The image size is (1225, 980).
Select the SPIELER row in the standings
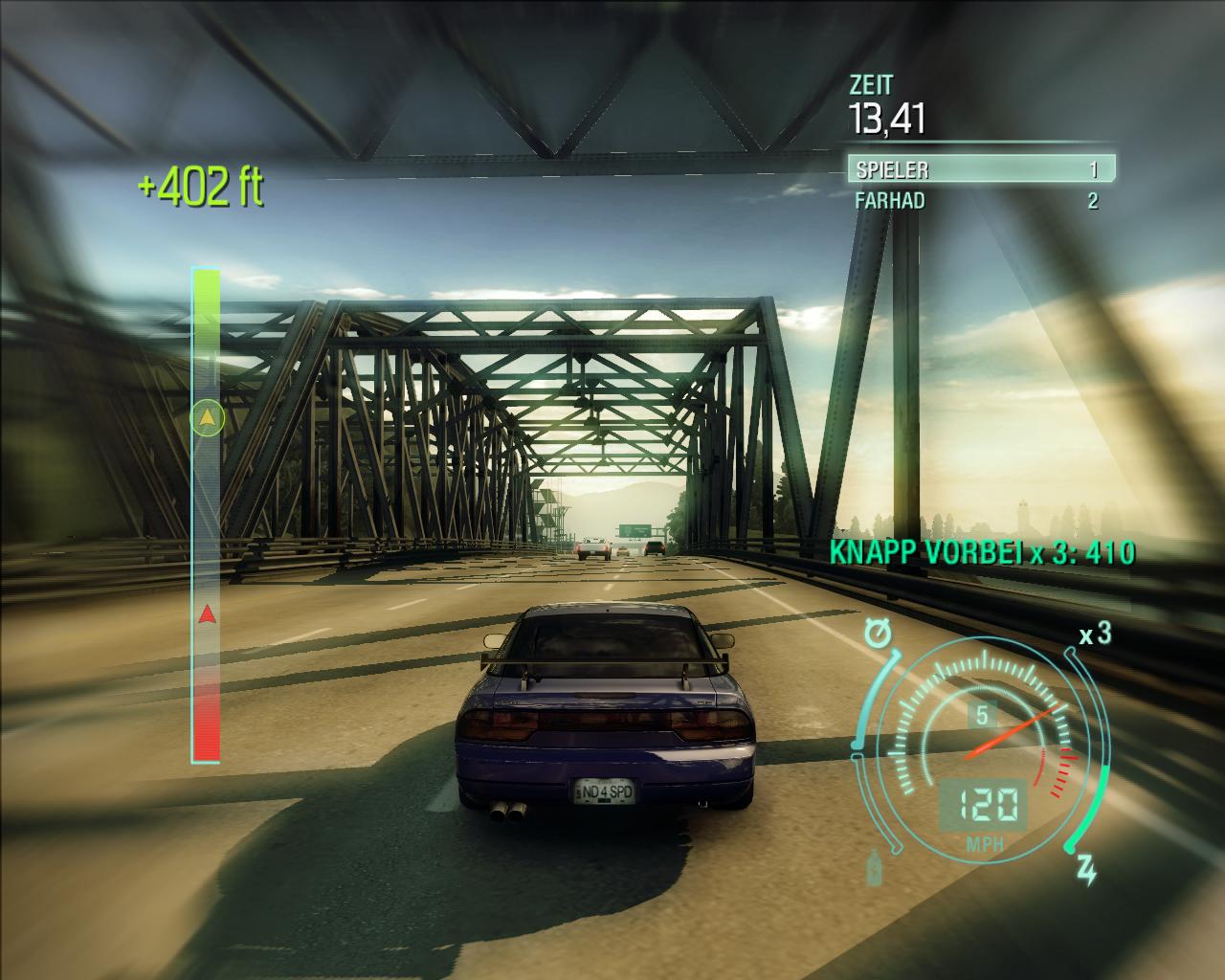coord(980,169)
